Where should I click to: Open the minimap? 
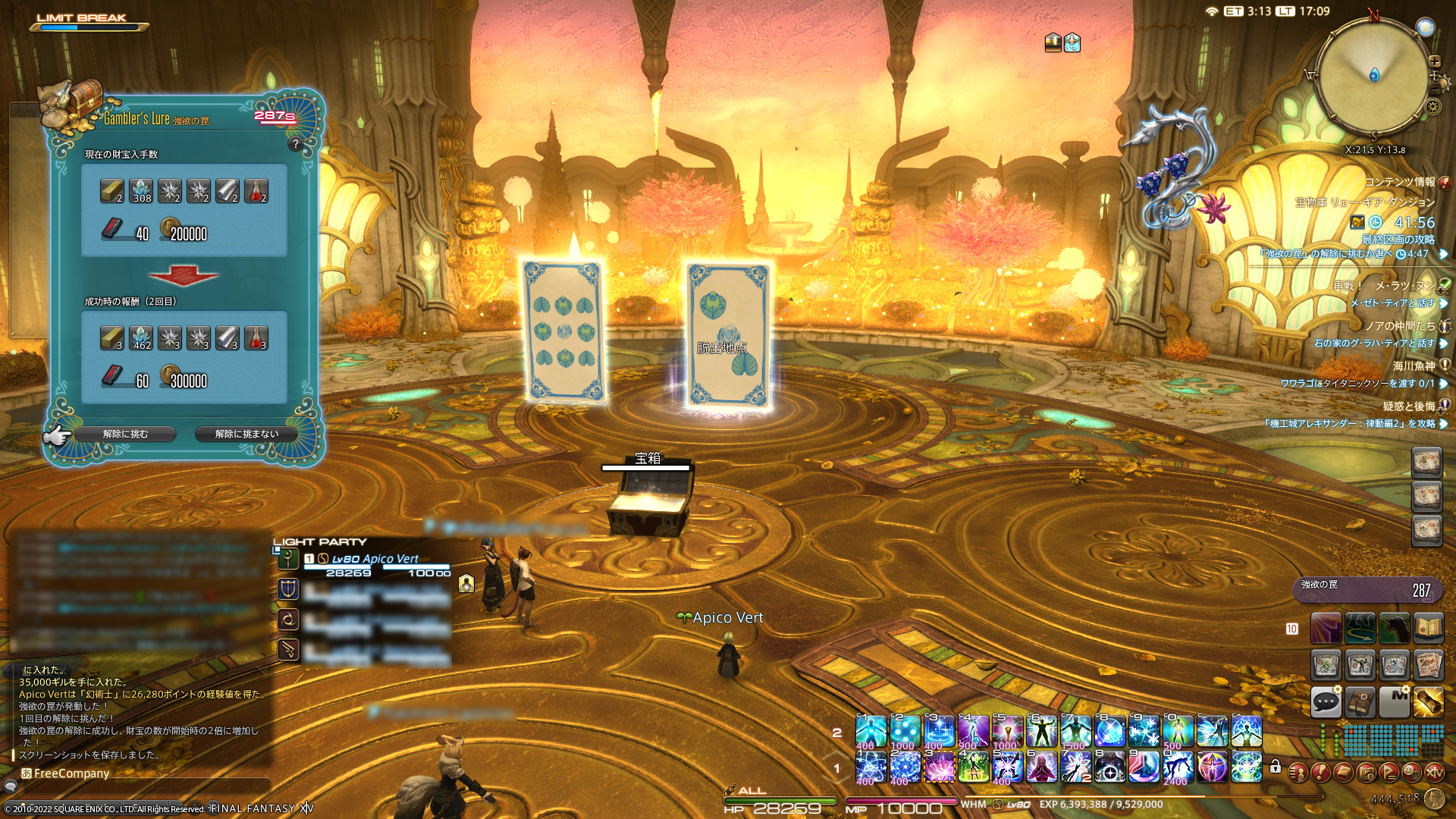[1373, 76]
